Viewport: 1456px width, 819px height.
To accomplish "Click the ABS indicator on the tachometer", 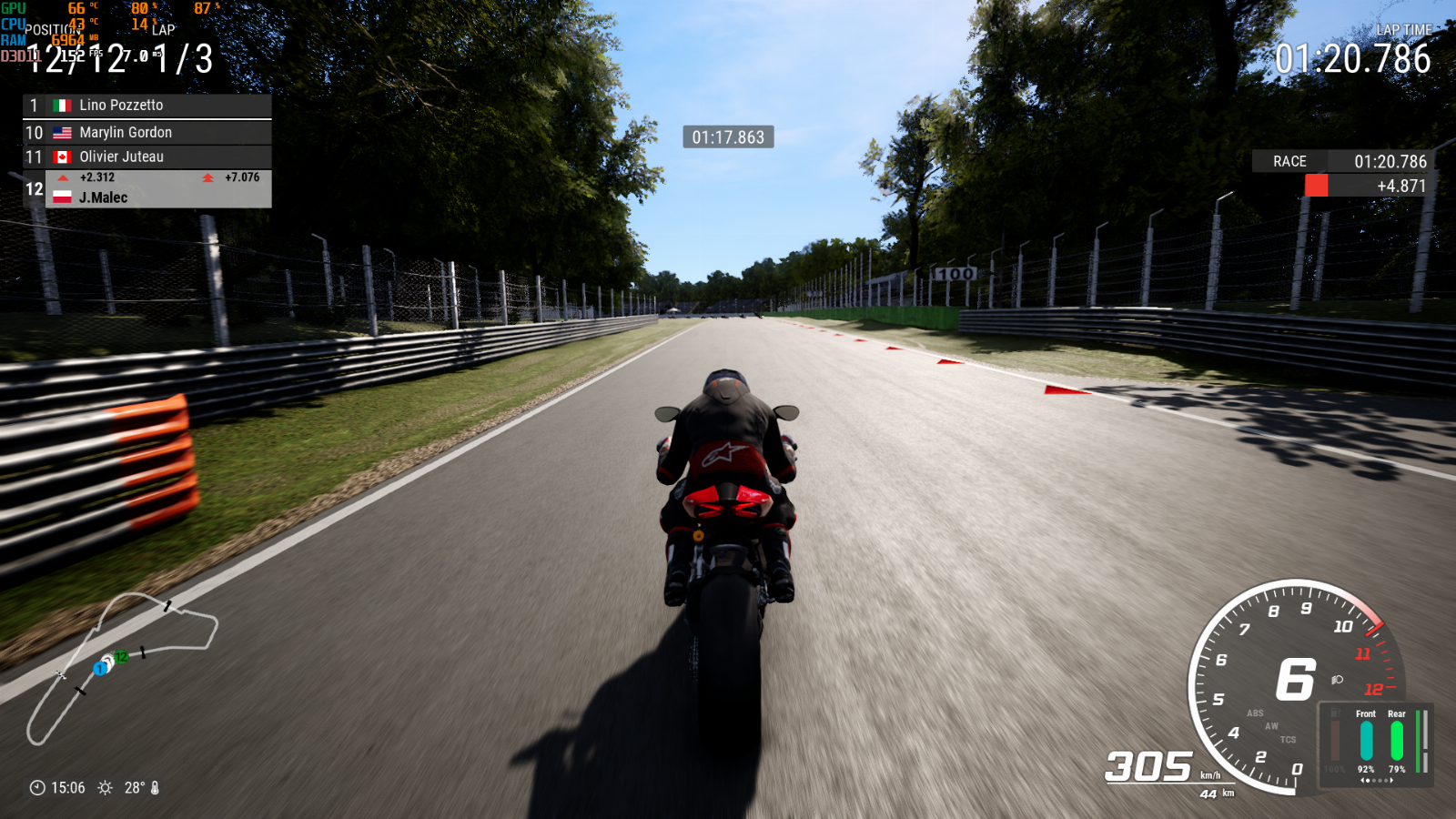I will [x=1255, y=713].
